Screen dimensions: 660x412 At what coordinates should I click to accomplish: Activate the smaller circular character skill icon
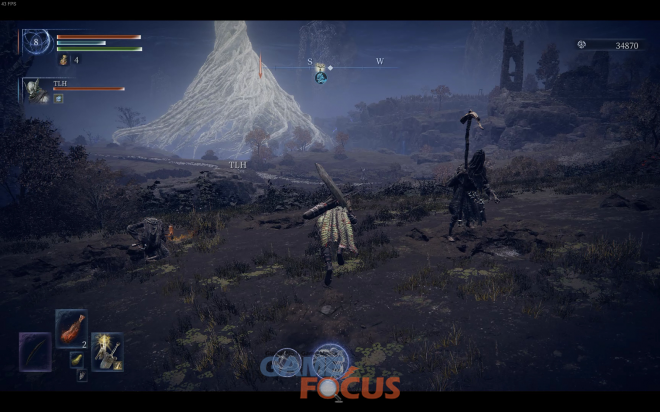point(287,361)
